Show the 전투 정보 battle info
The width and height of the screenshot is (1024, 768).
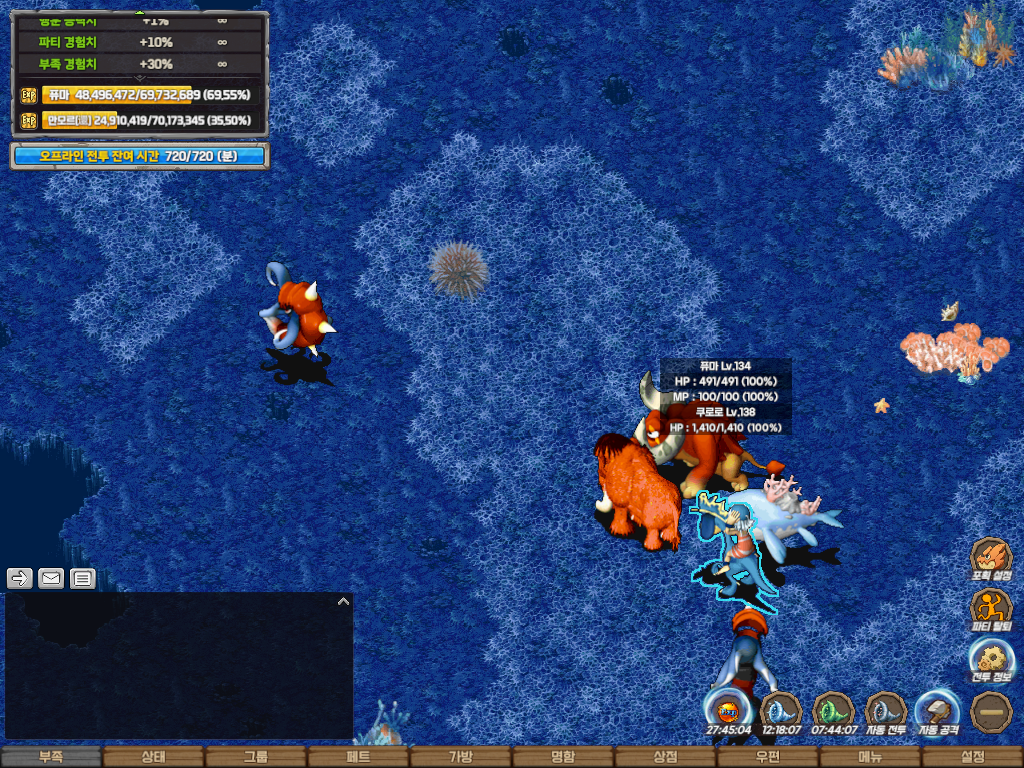point(991,659)
